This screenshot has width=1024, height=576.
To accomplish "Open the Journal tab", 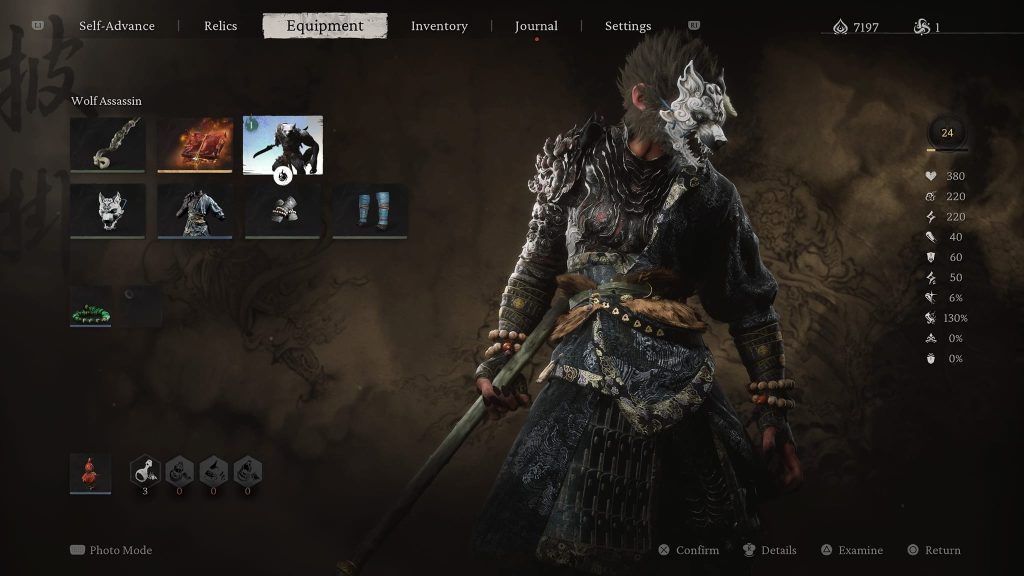I will tap(536, 26).
